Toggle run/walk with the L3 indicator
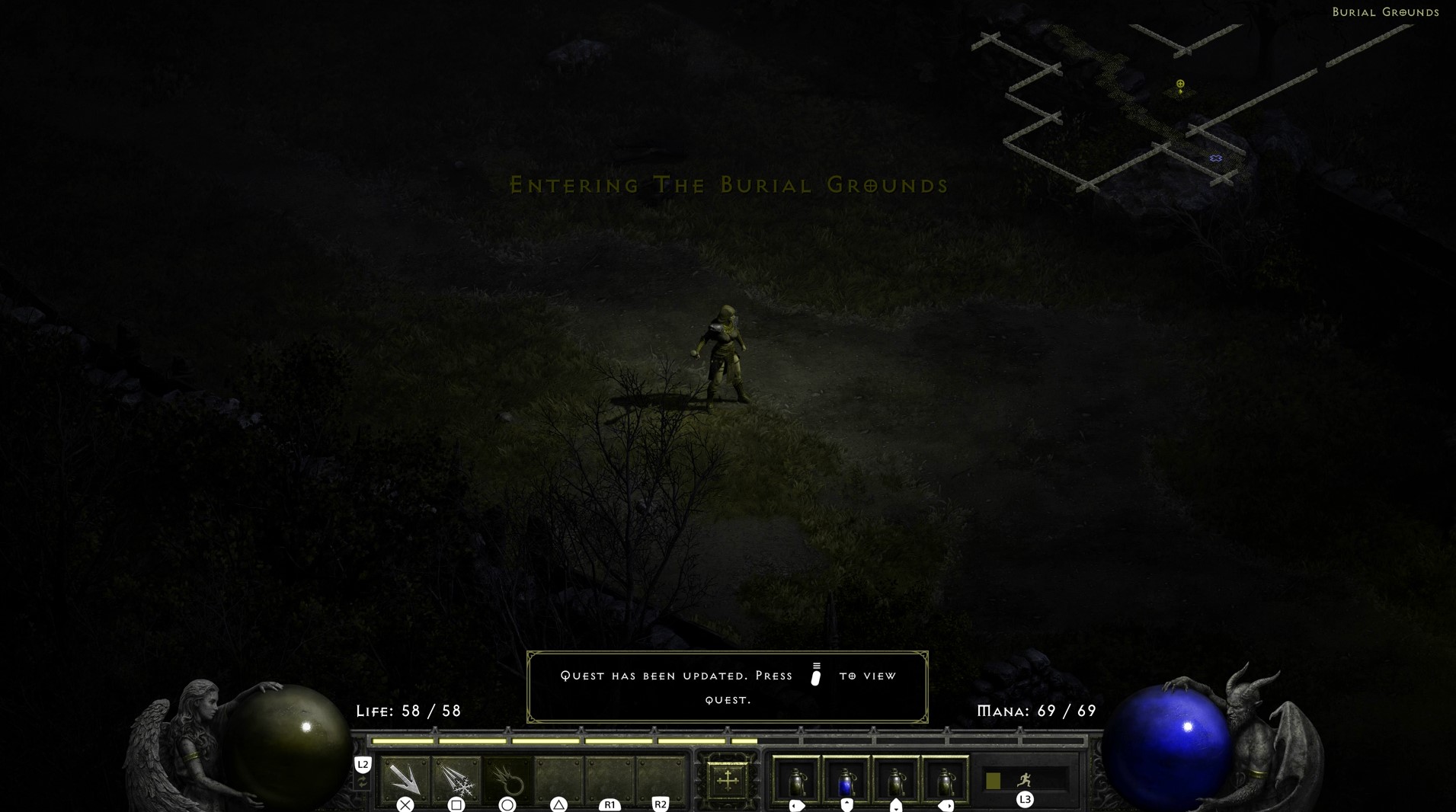Viewport: 1456px width, 812px height. click(x=1025, y=800)
